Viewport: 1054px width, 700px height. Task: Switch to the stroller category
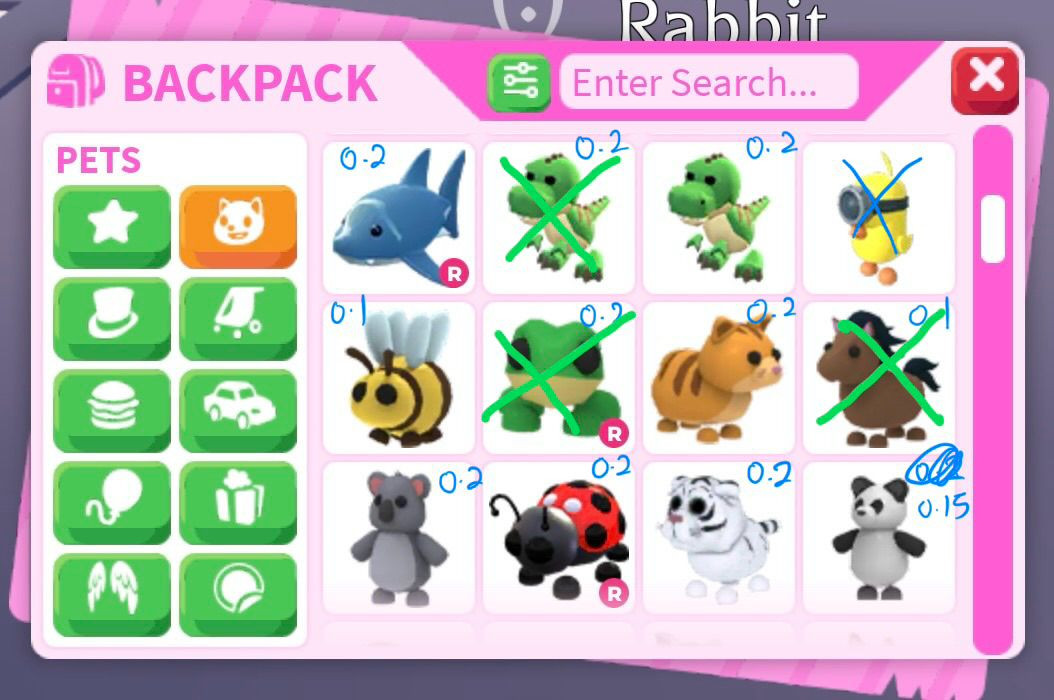coord(238,318)
